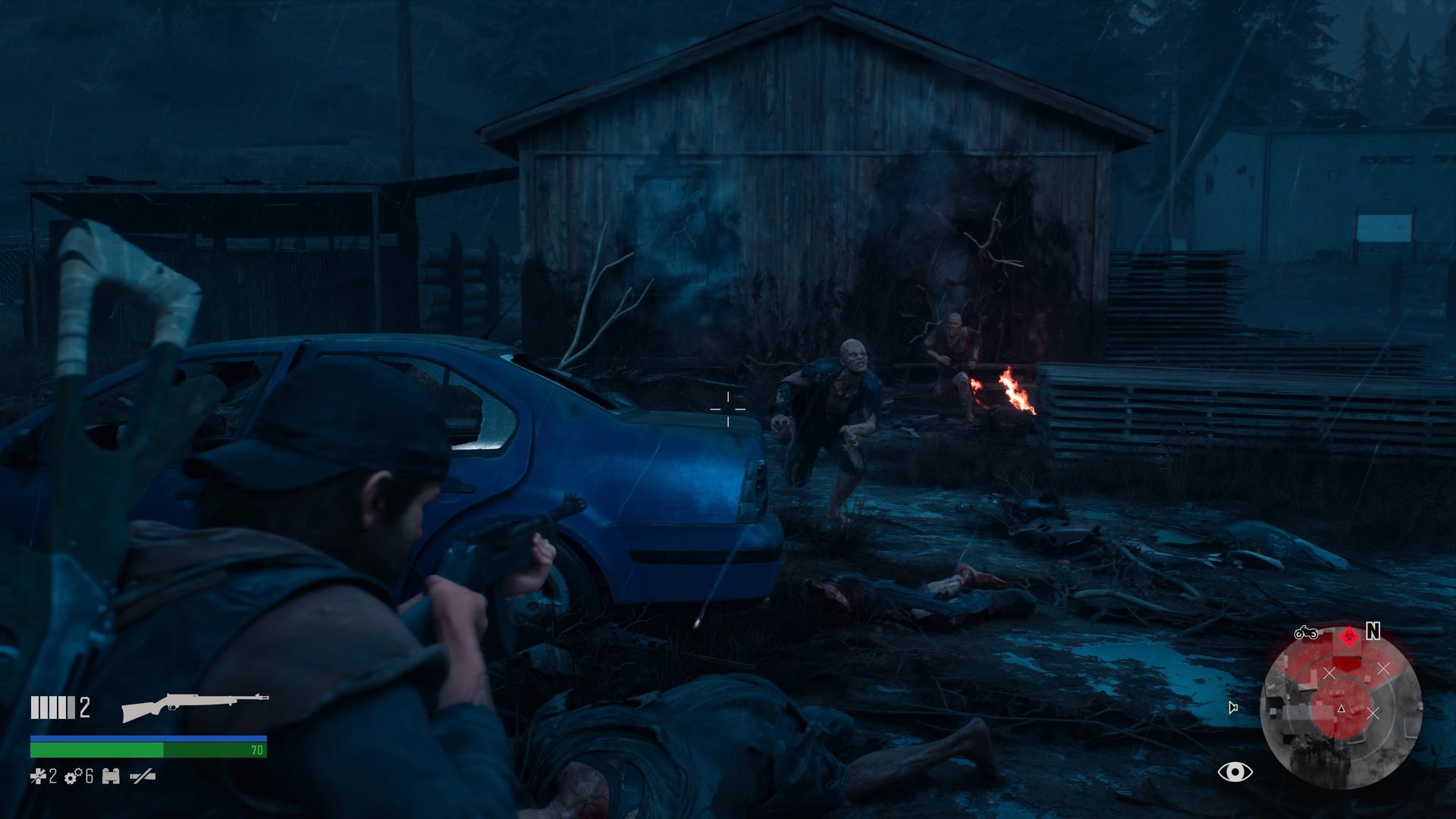
Task: Open the binoculars icon
Action: pyautogui.click(x=111, y=776)
